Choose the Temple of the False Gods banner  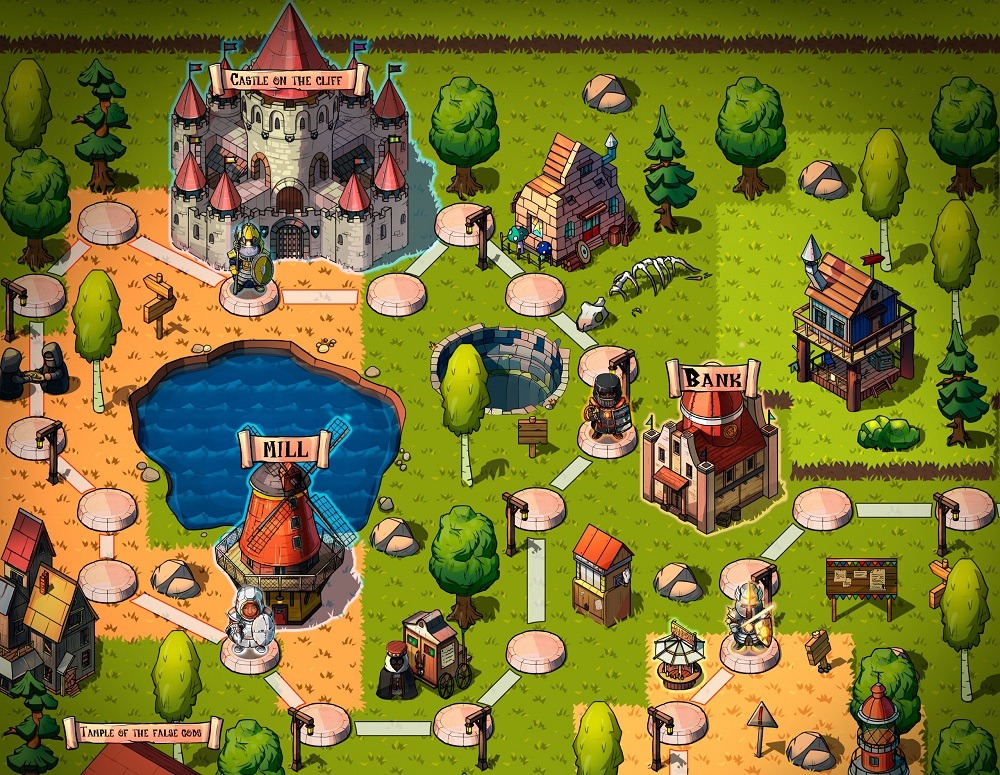pyautogui.click(x=143, y=733)
